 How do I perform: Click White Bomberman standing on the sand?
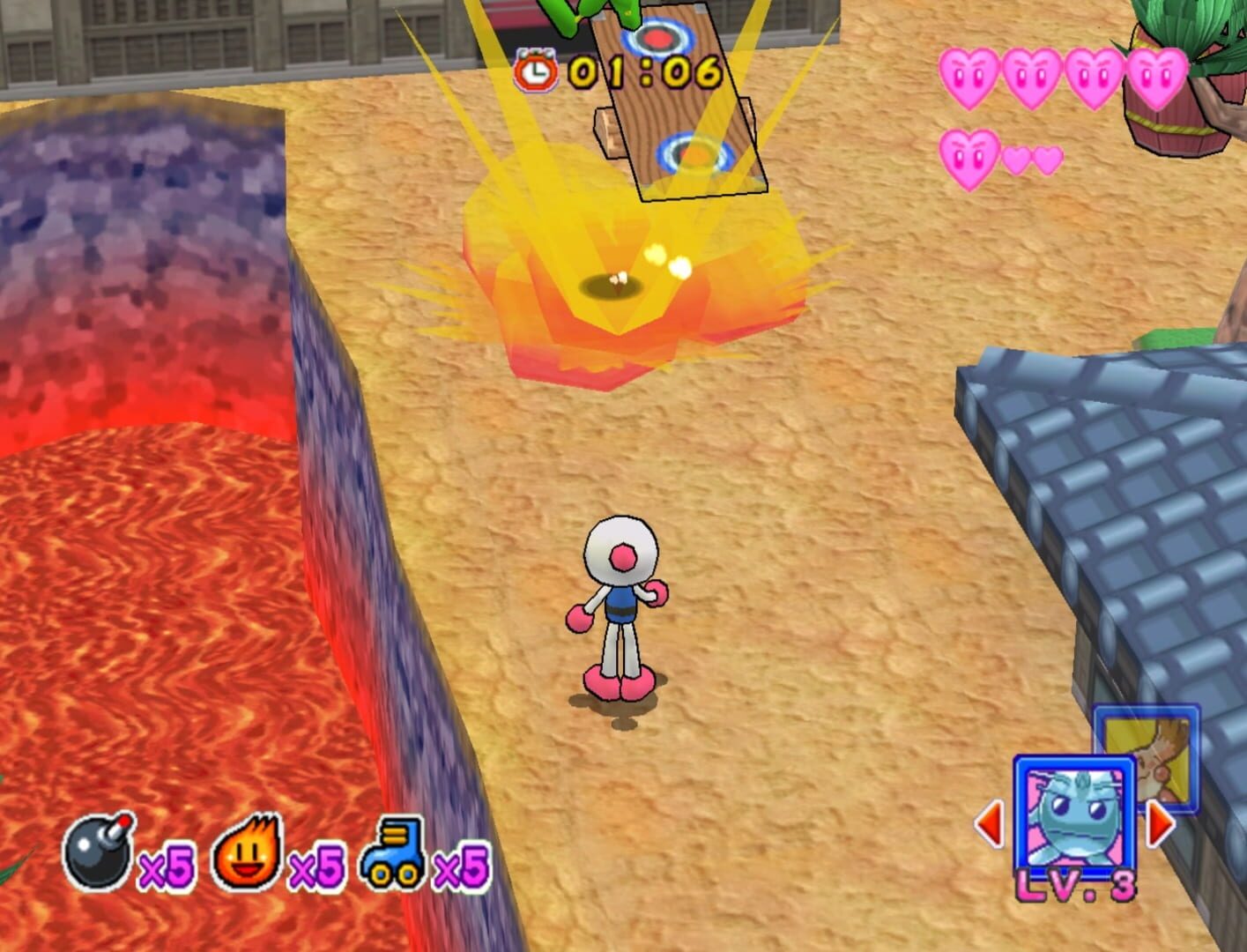[623, 608]
